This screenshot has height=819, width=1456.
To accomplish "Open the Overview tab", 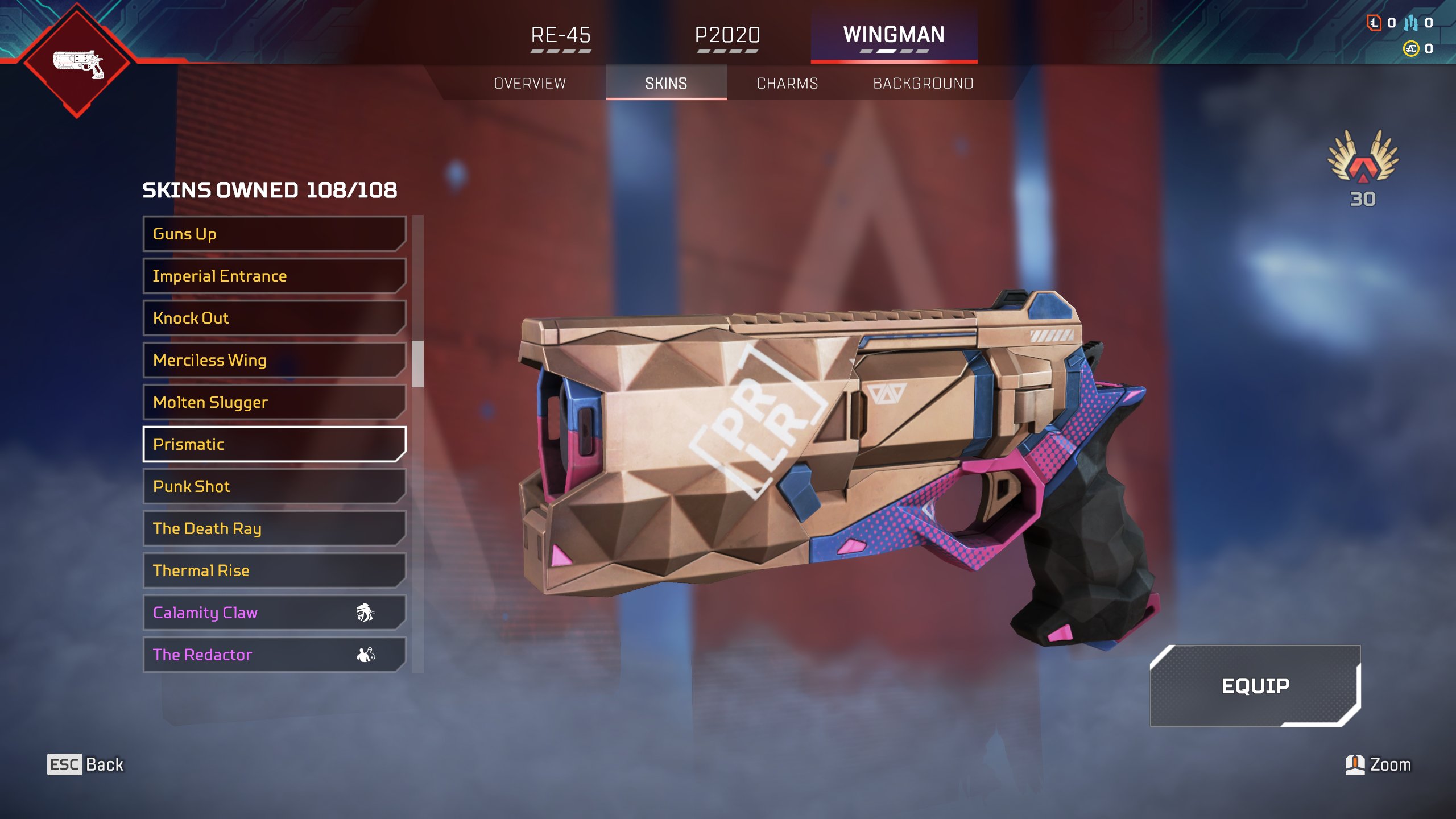I will [x=530, y=84].
